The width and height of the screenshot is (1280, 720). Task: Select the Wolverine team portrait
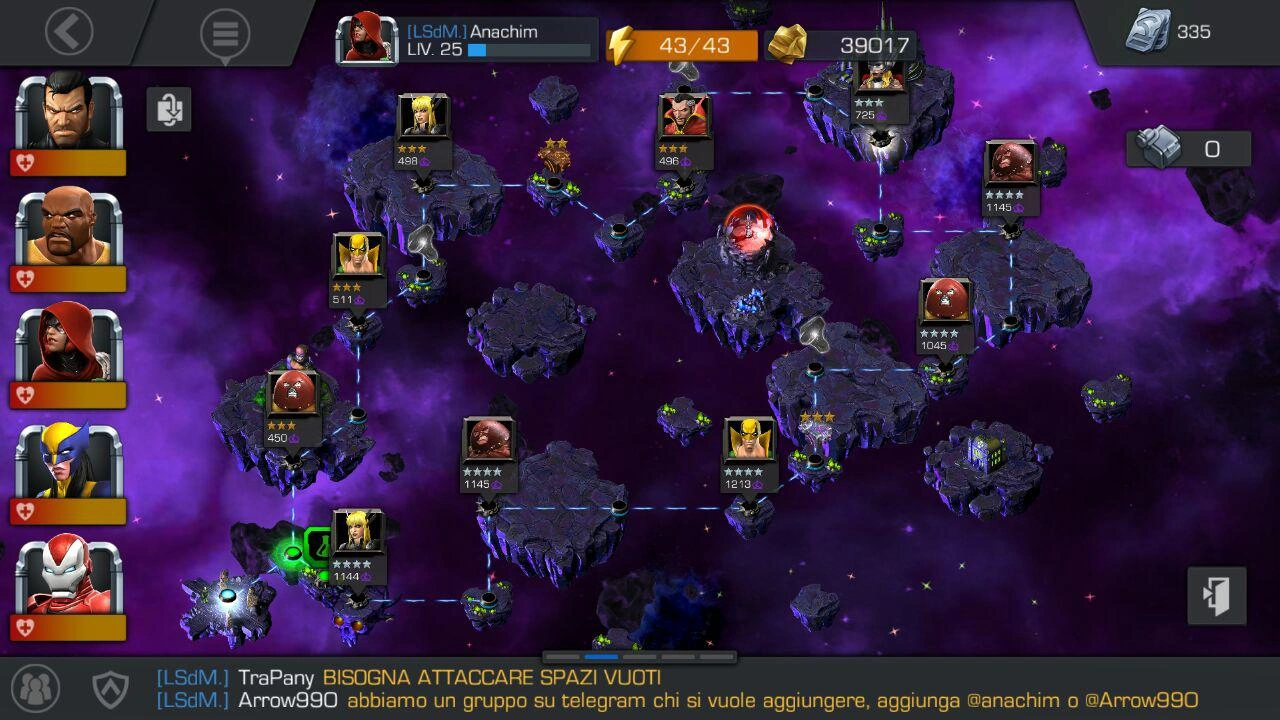click(x=69, y=461)
